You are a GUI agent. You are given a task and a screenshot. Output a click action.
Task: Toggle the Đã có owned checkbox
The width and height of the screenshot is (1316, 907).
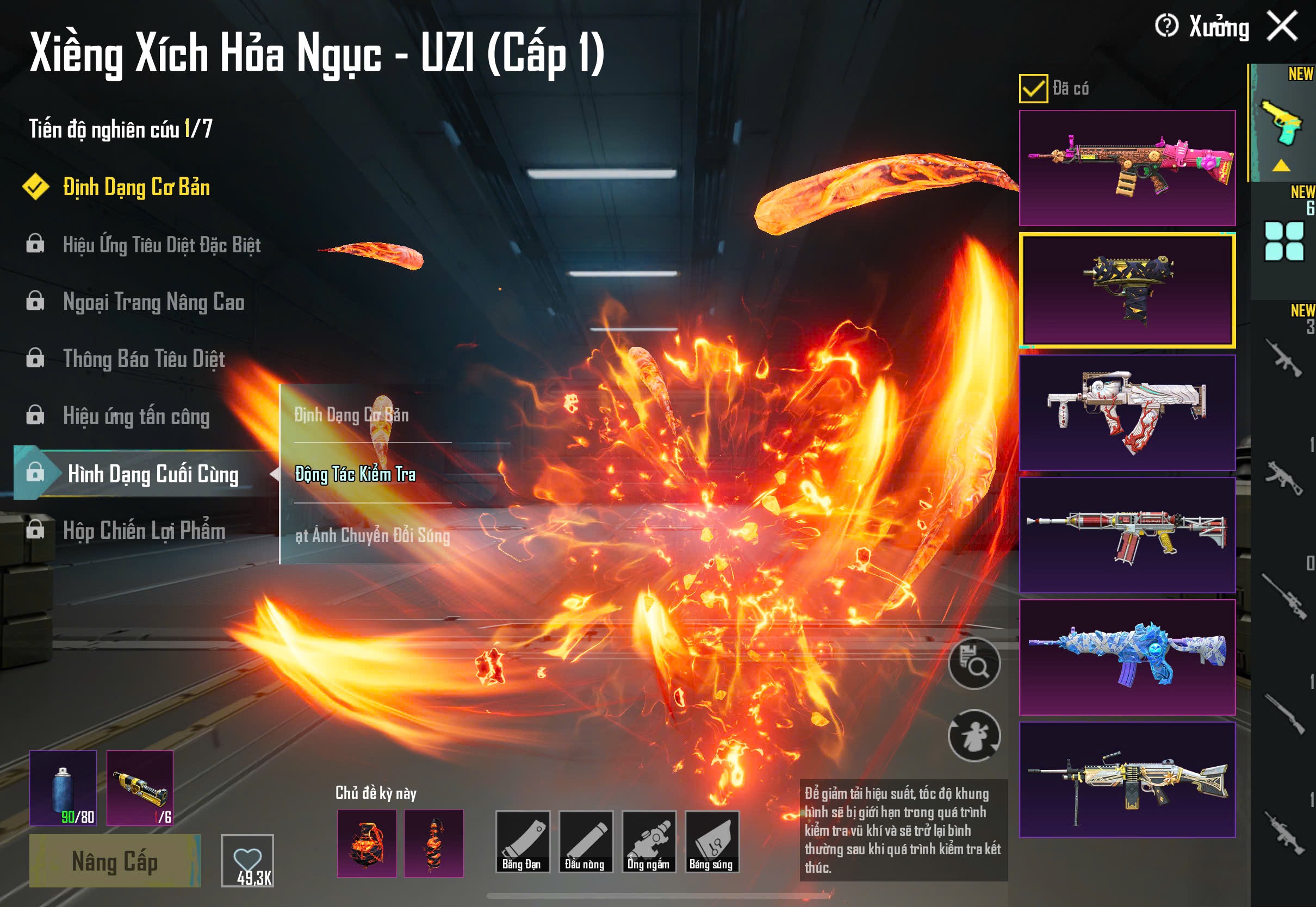click(1033, 89)
